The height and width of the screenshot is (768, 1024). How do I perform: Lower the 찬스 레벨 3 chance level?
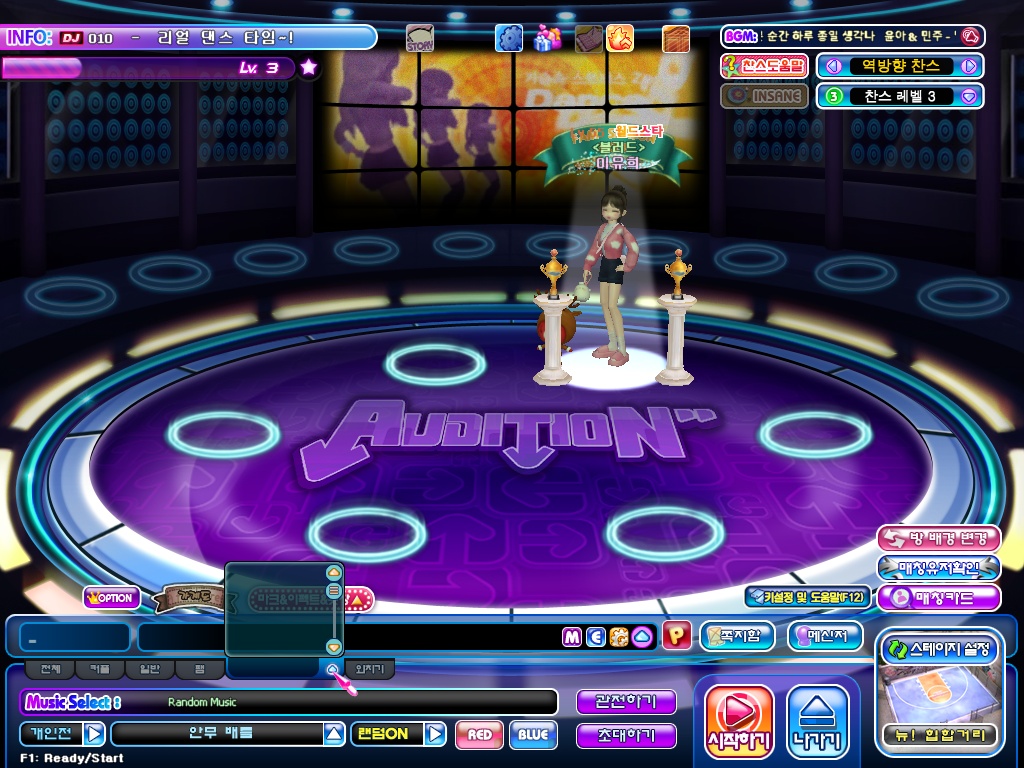pos(969,96)
